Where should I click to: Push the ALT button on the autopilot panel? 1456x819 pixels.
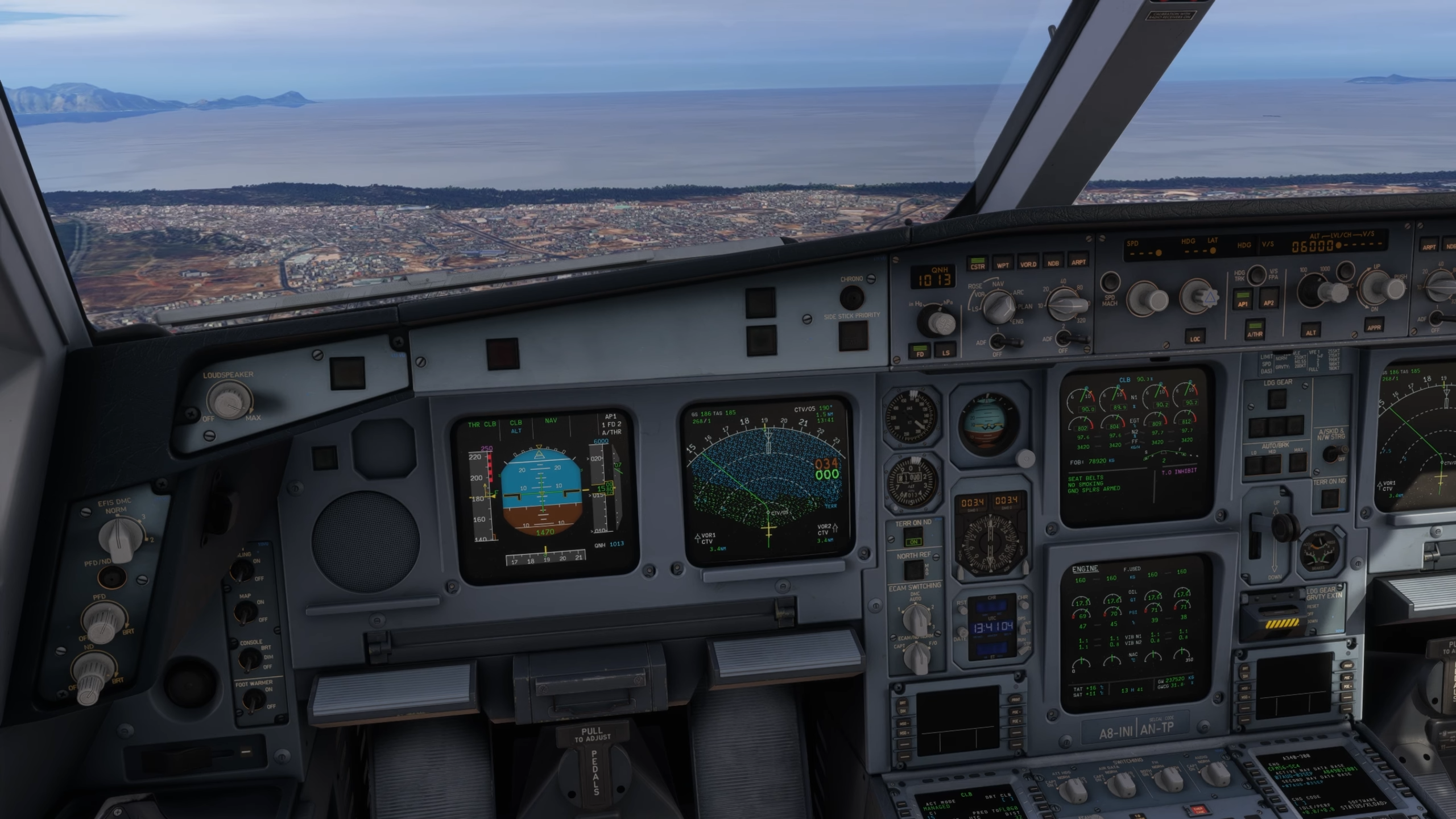(1310, 330)
